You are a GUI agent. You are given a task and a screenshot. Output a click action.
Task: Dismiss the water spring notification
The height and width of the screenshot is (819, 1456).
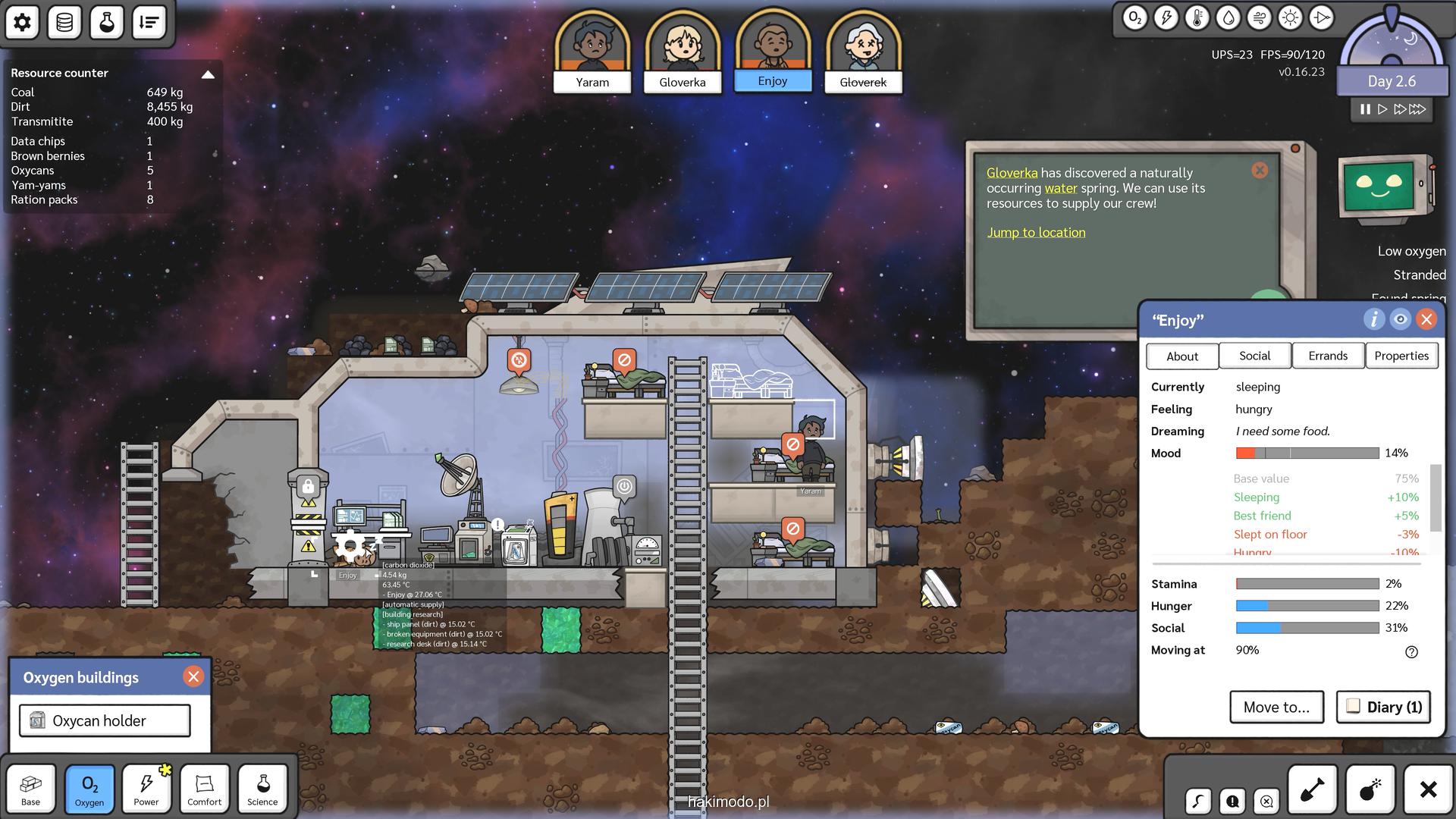click(1260, 171)
